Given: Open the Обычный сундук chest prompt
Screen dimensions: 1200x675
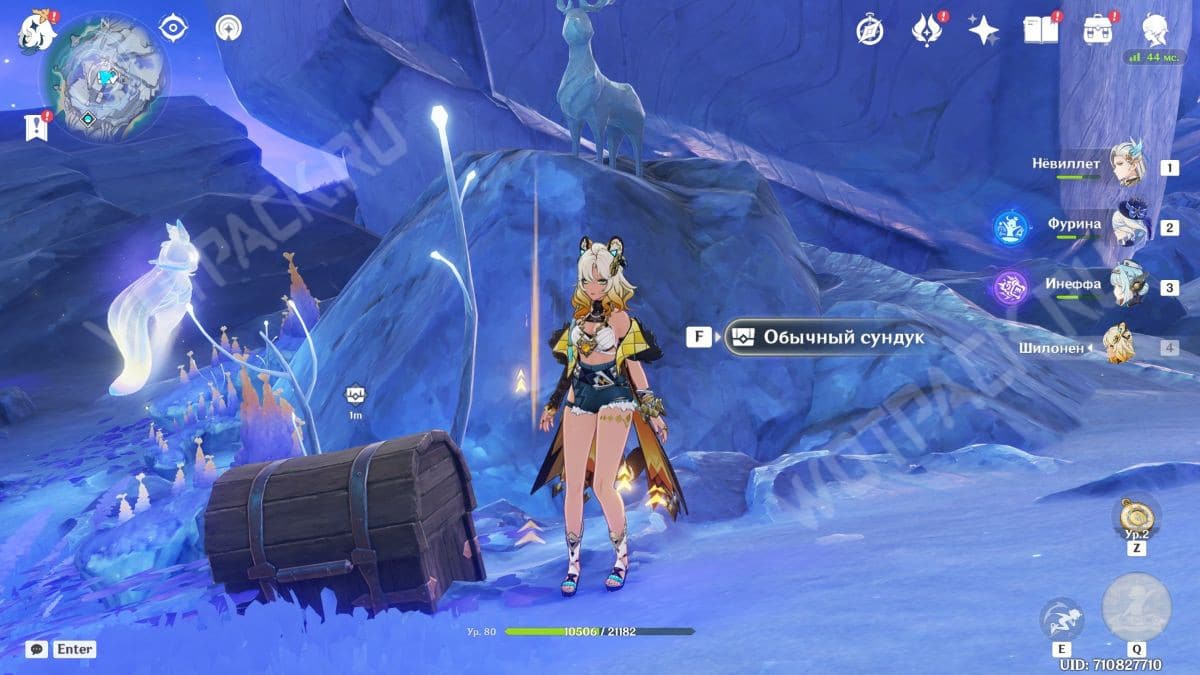Looking at the screenshot, I should pyautogui.click(x=825, y=337).
